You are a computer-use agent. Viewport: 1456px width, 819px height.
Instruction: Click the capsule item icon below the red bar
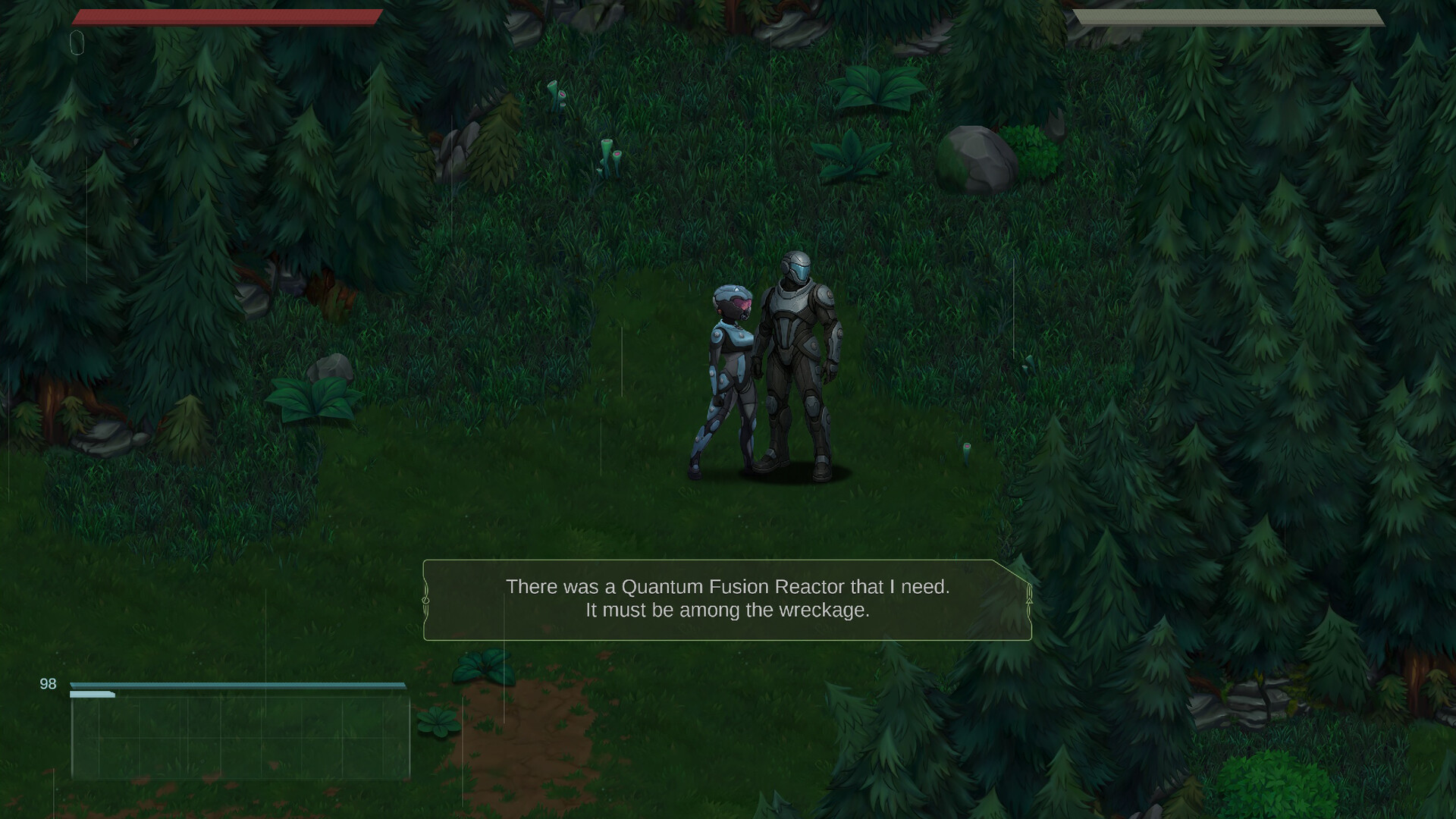77,43
